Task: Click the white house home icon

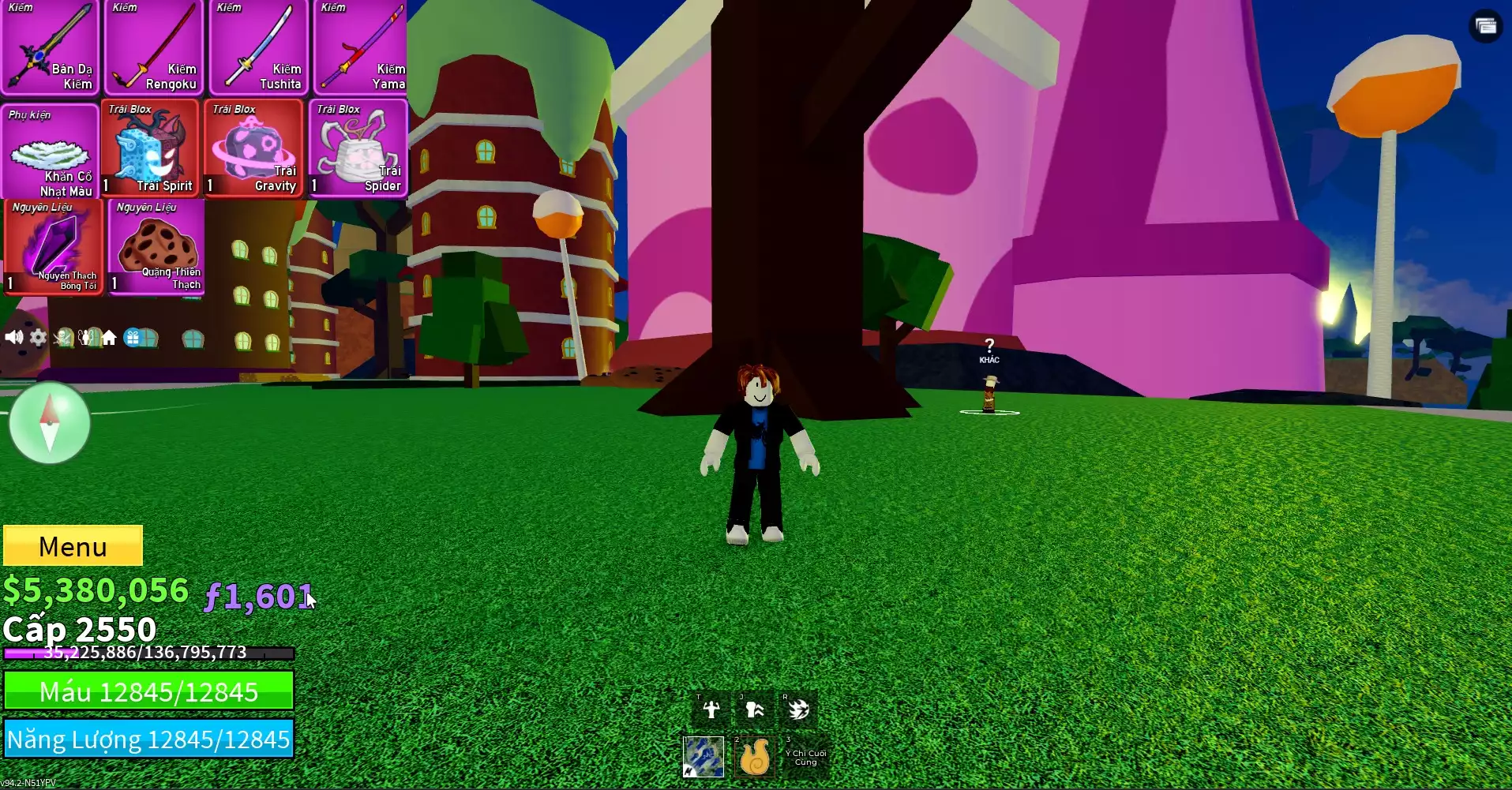Action: 109,338
